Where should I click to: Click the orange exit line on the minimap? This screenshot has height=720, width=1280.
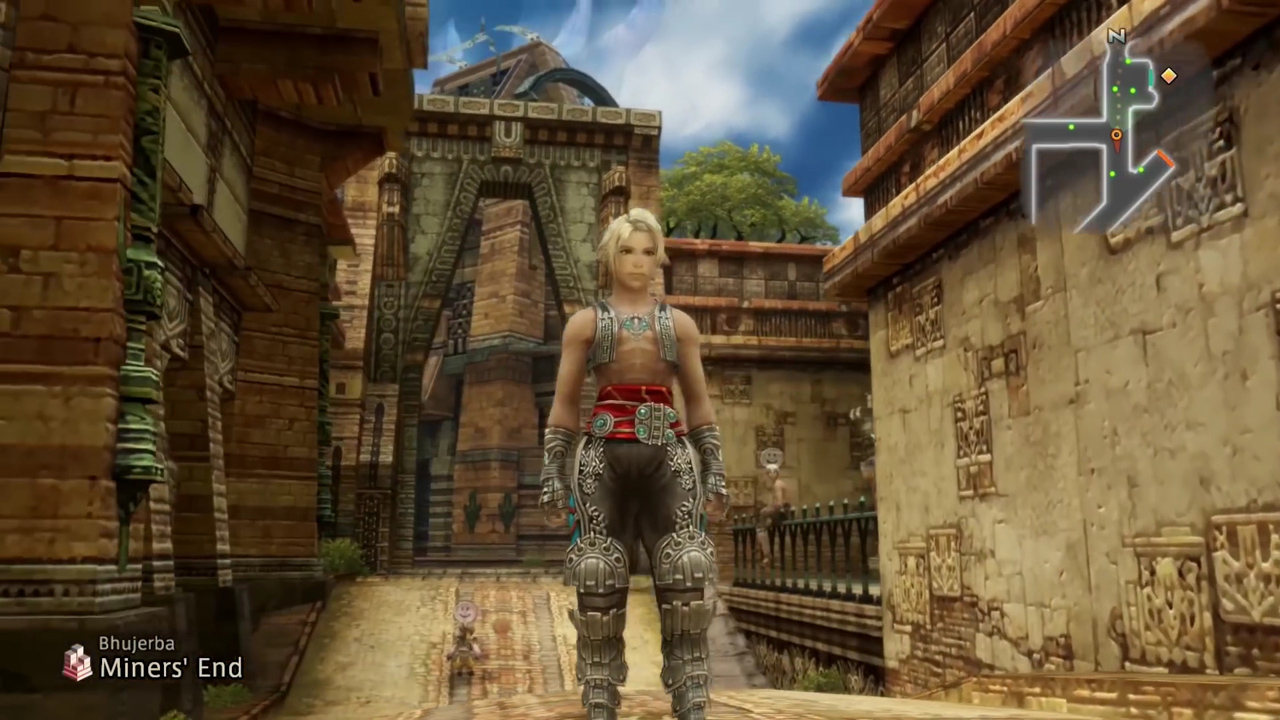(x=1165, y=158)
